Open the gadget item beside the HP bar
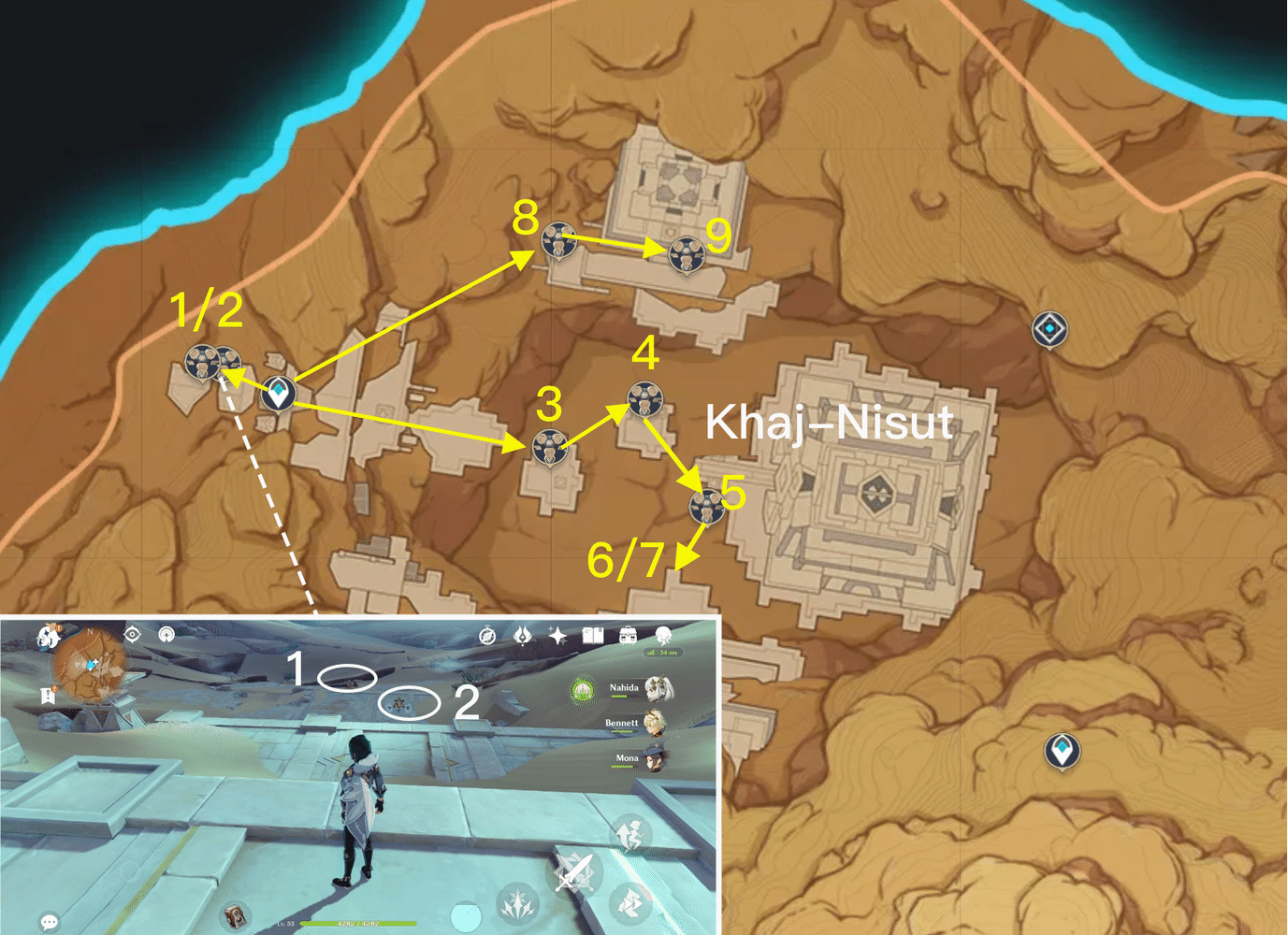This screenshot has width=1288, height=935. 237,916
